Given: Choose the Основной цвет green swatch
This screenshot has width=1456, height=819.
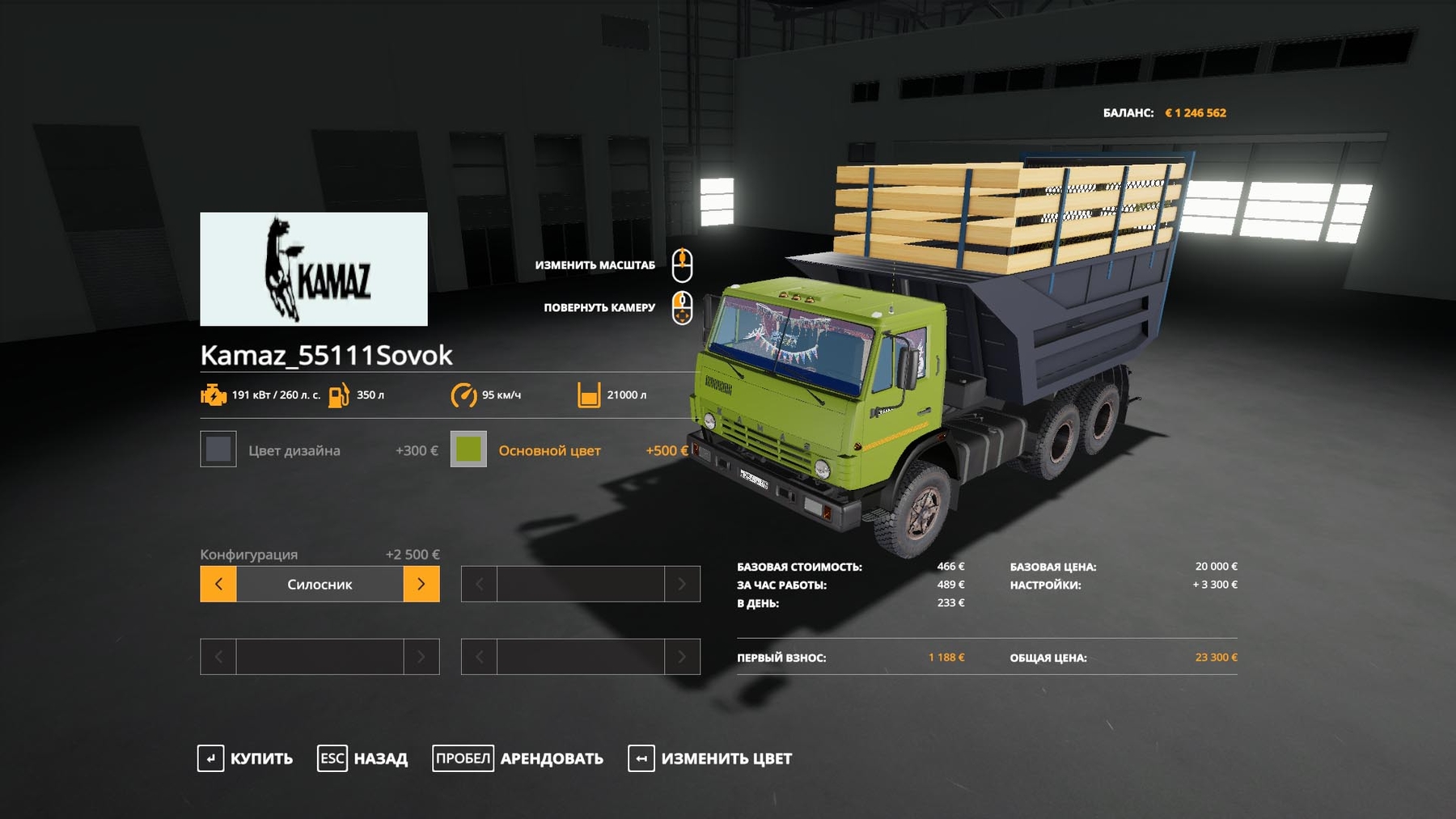Looking at the screenshot, I should [468, 450].
